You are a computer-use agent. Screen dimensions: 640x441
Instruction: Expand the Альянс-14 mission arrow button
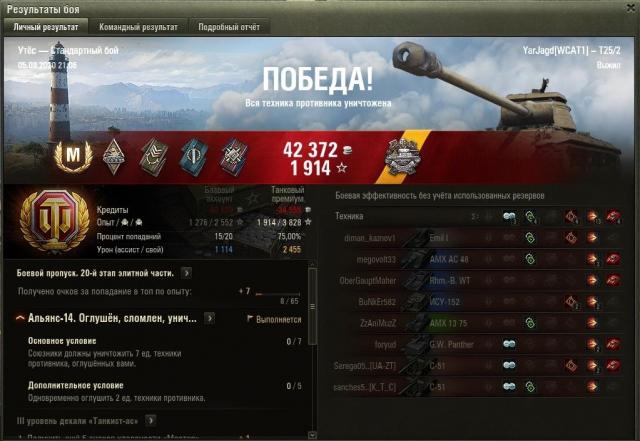pyautogui.click(x=209, y=318)
